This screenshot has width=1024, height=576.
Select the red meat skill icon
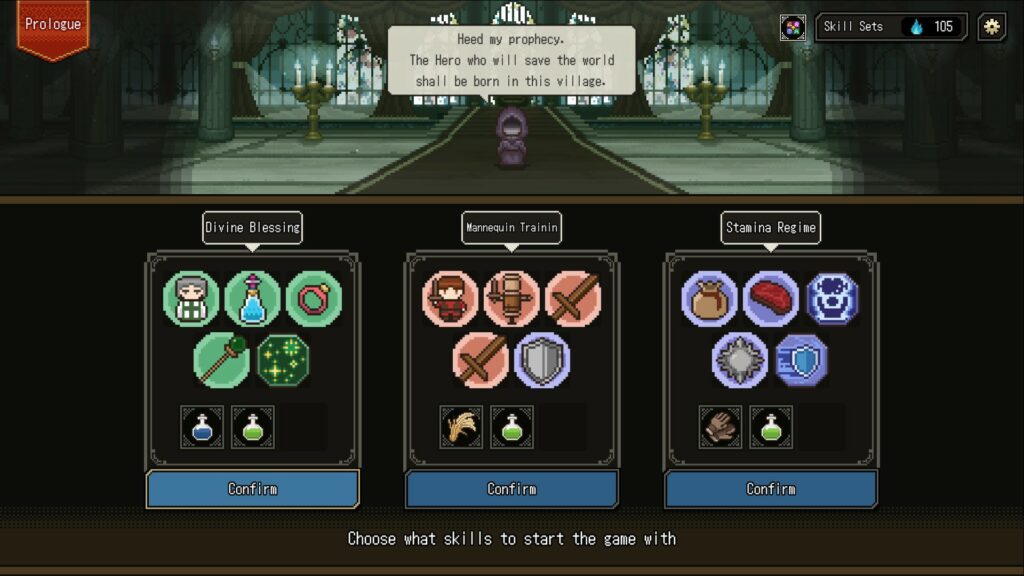coord(771,299)
